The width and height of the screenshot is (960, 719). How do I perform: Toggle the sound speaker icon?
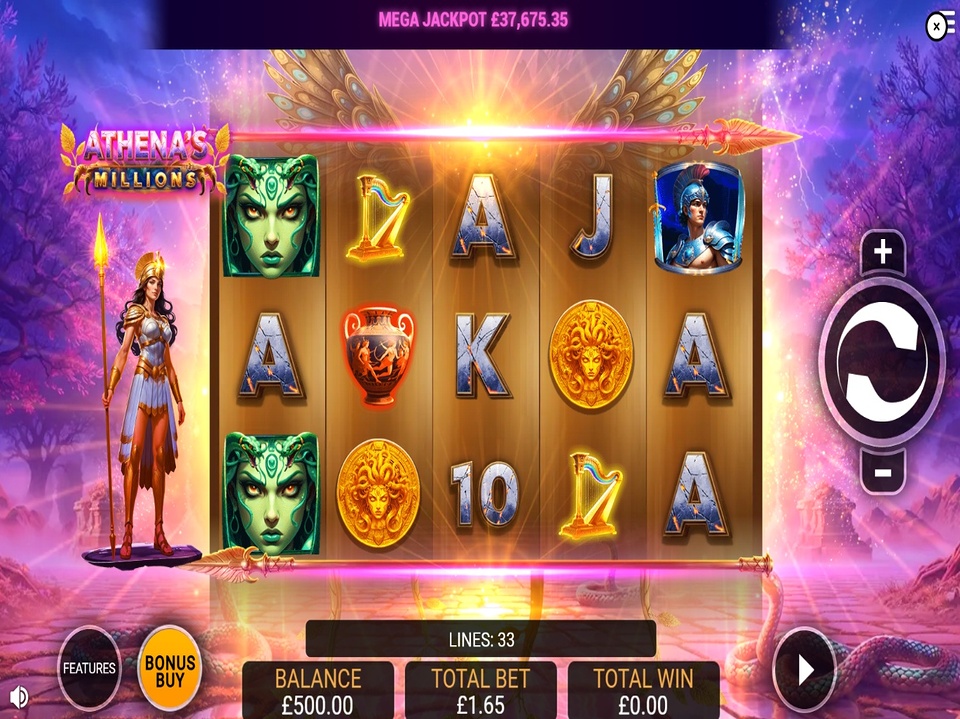tap(18, 696)
